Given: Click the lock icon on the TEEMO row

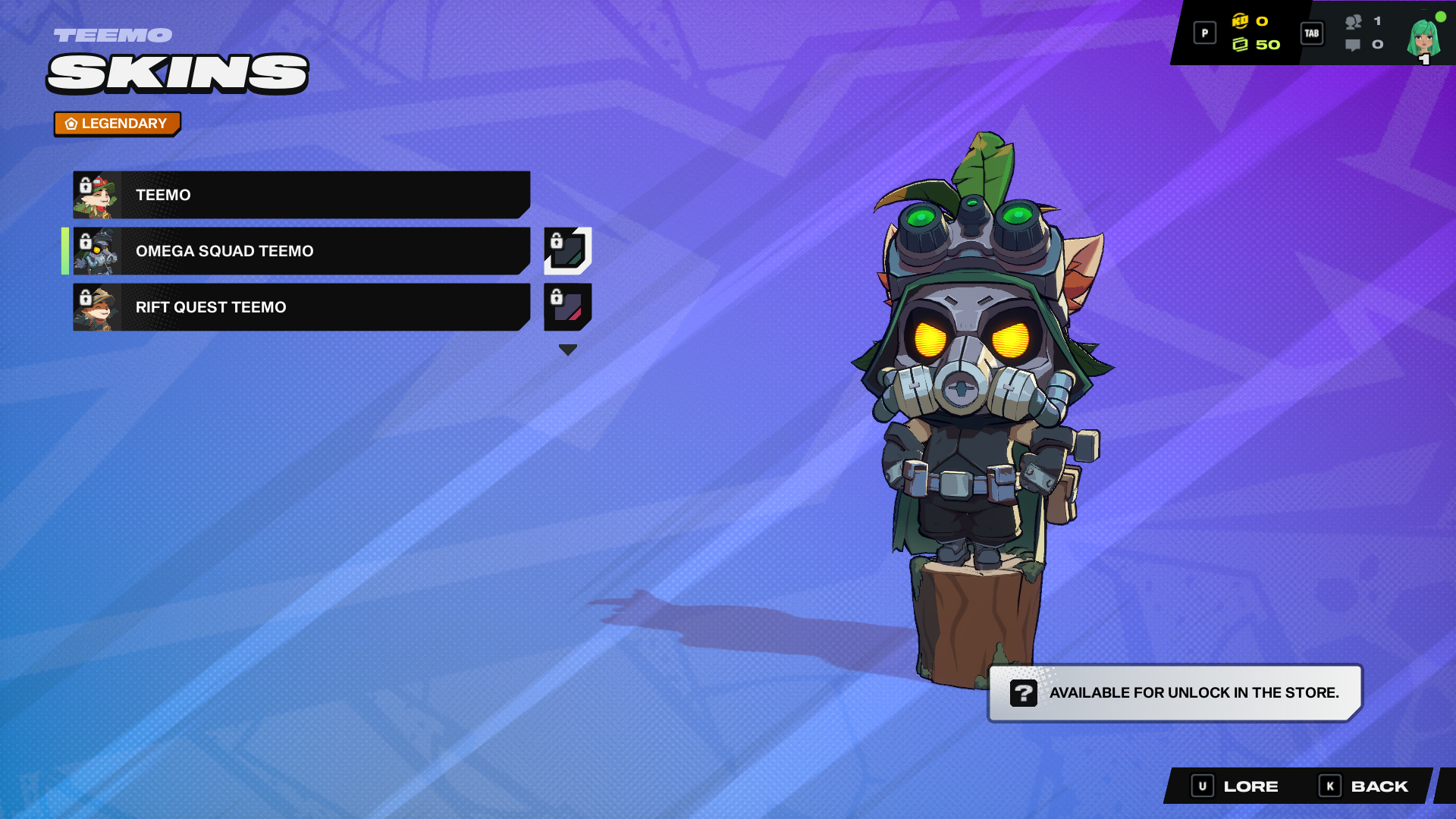Looking at the screenshot, I should click(86, 186).
